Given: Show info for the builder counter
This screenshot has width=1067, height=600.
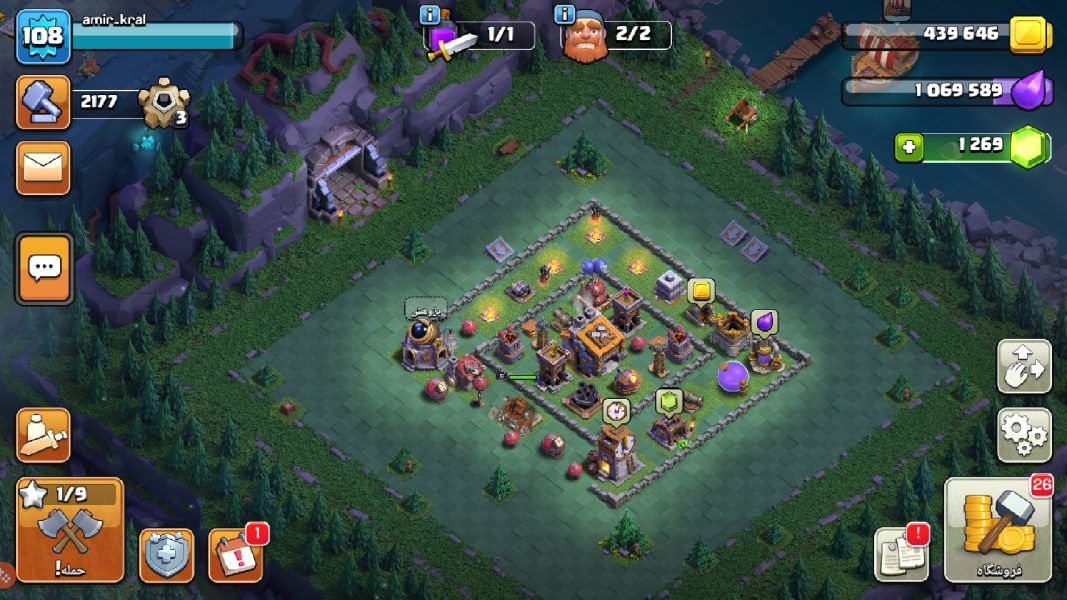Looking at the screenshot, I should pos(564,15).
